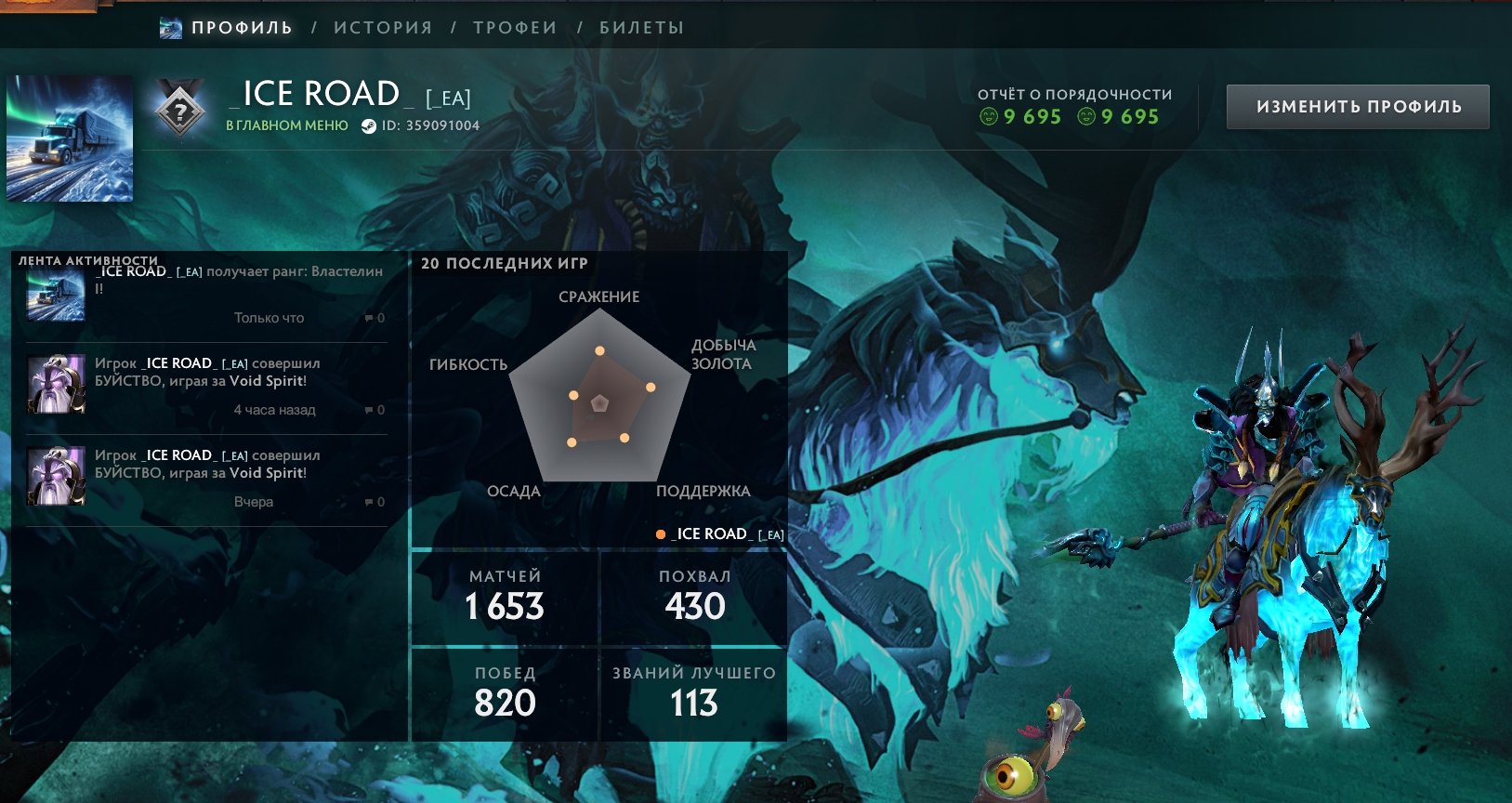Screen dimensions: 1512x803
Task: Switch to the ИСТОРИЯ tab
Action: [382, 27]
